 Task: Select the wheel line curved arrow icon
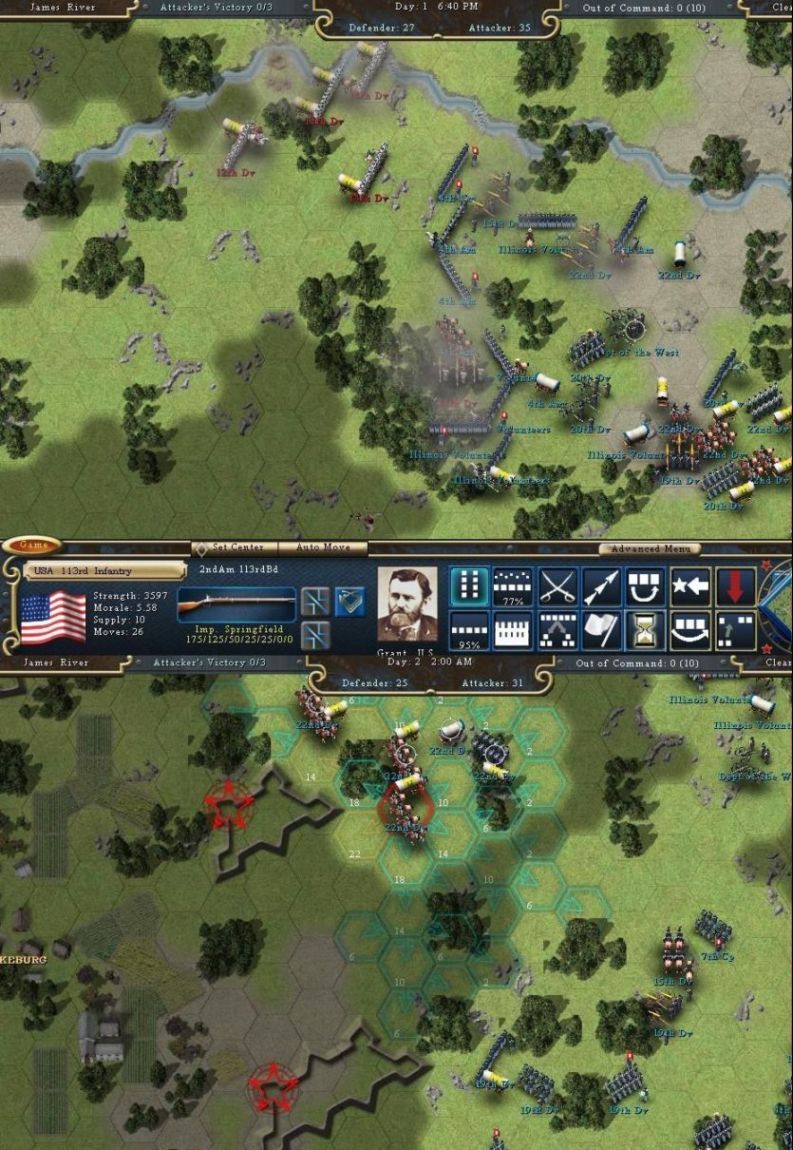coord(690,631)
